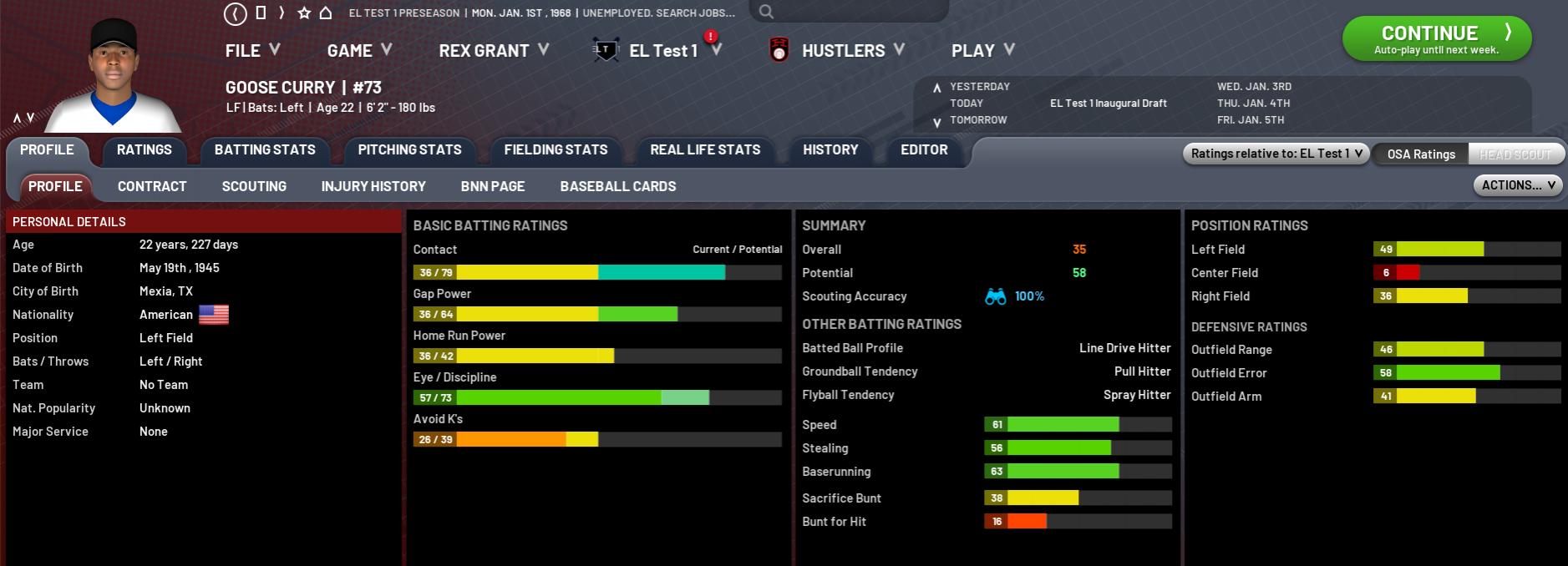Open the Play menu
1568x566 pixels.
click(982, 51)
